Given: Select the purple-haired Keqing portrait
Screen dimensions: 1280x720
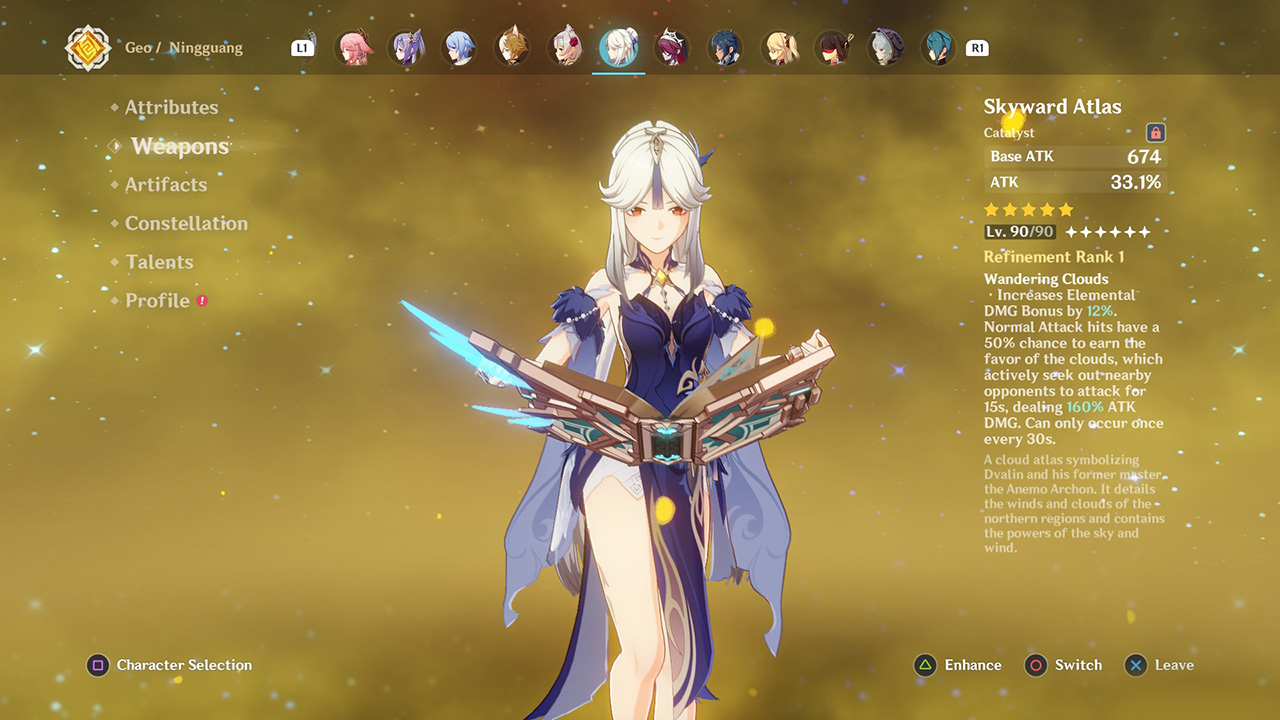Looking at the screenshot, I should click(x=406, y=47).
